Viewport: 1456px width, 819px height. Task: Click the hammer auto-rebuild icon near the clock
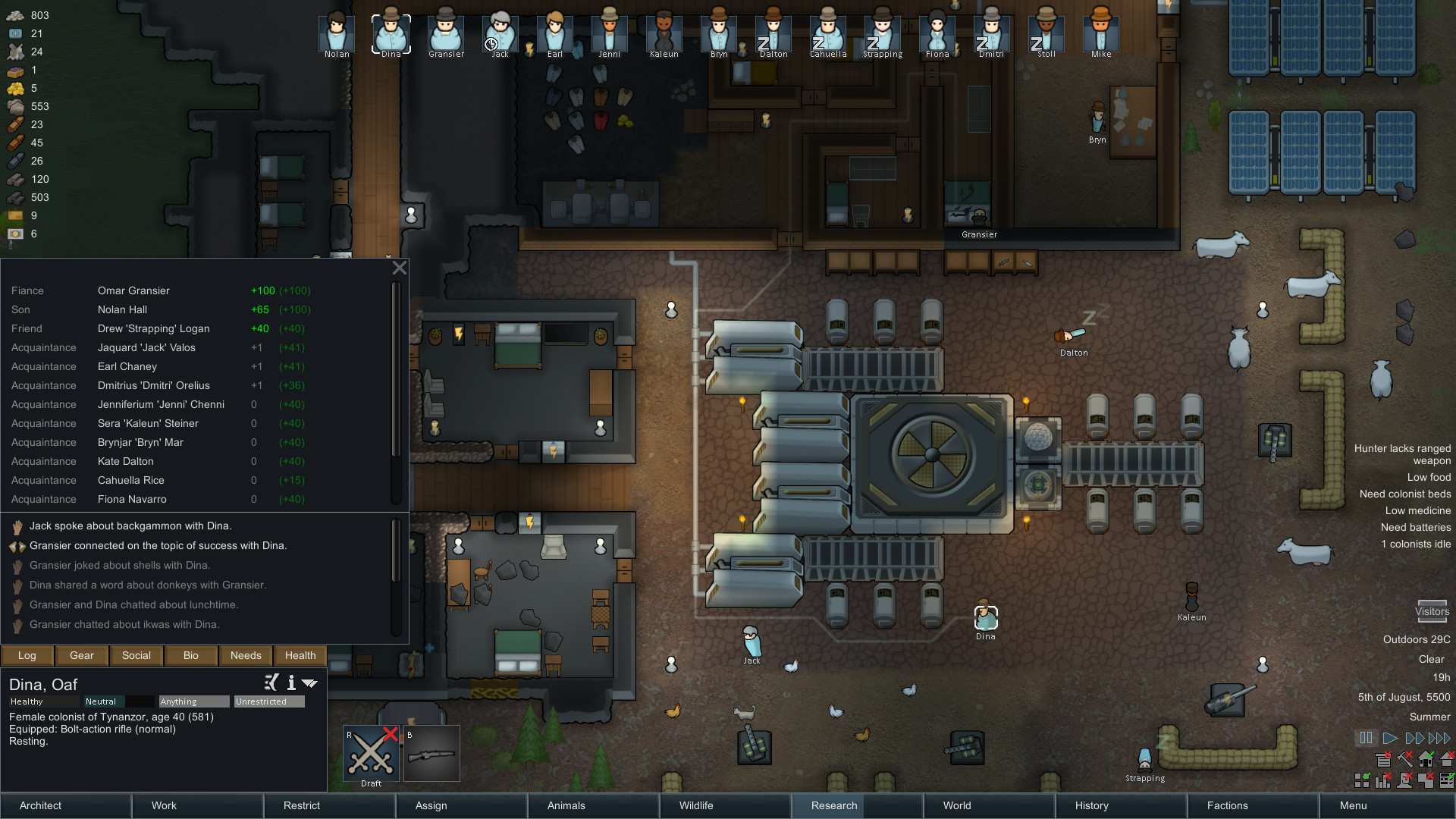[x=1405, y=758]
